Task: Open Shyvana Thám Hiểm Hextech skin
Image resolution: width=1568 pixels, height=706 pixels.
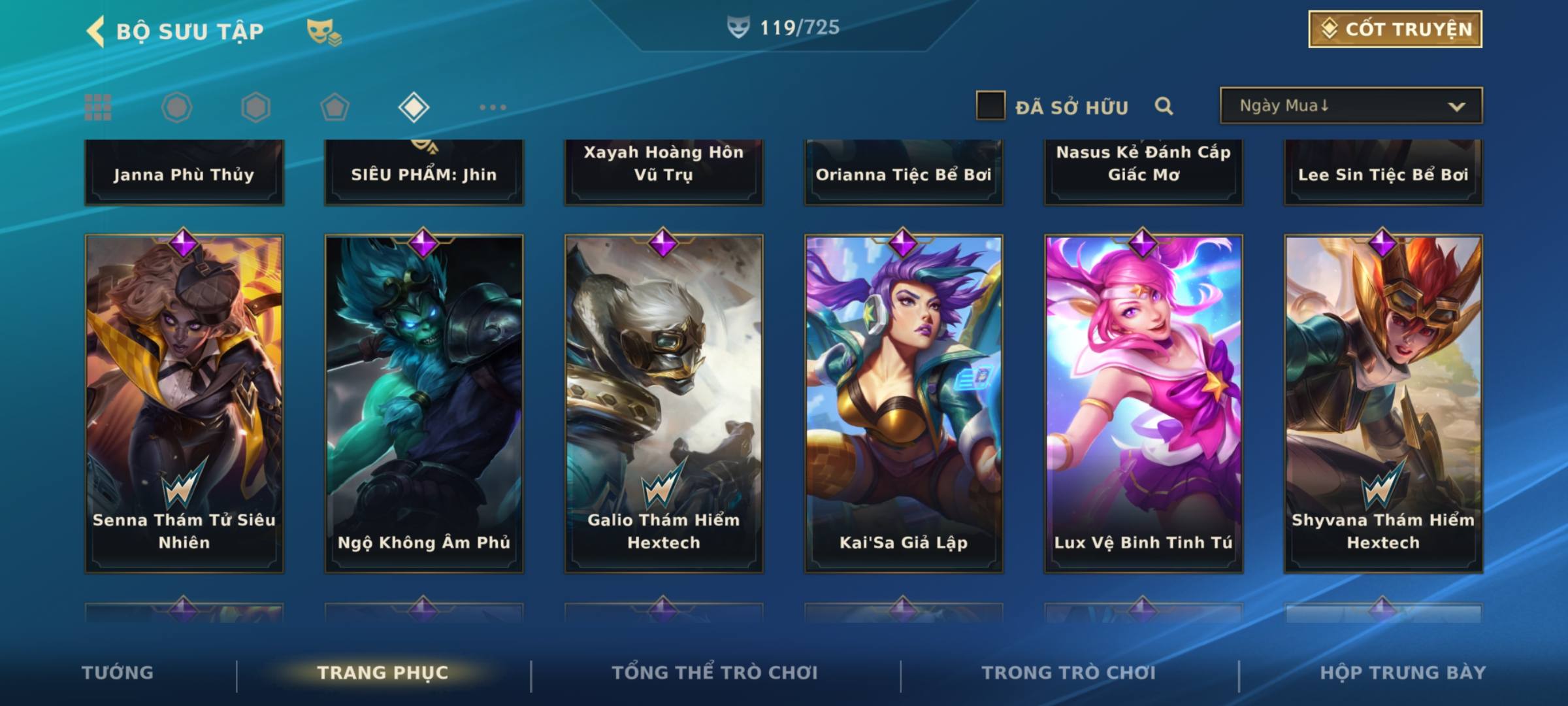Action: (1383, 403)
